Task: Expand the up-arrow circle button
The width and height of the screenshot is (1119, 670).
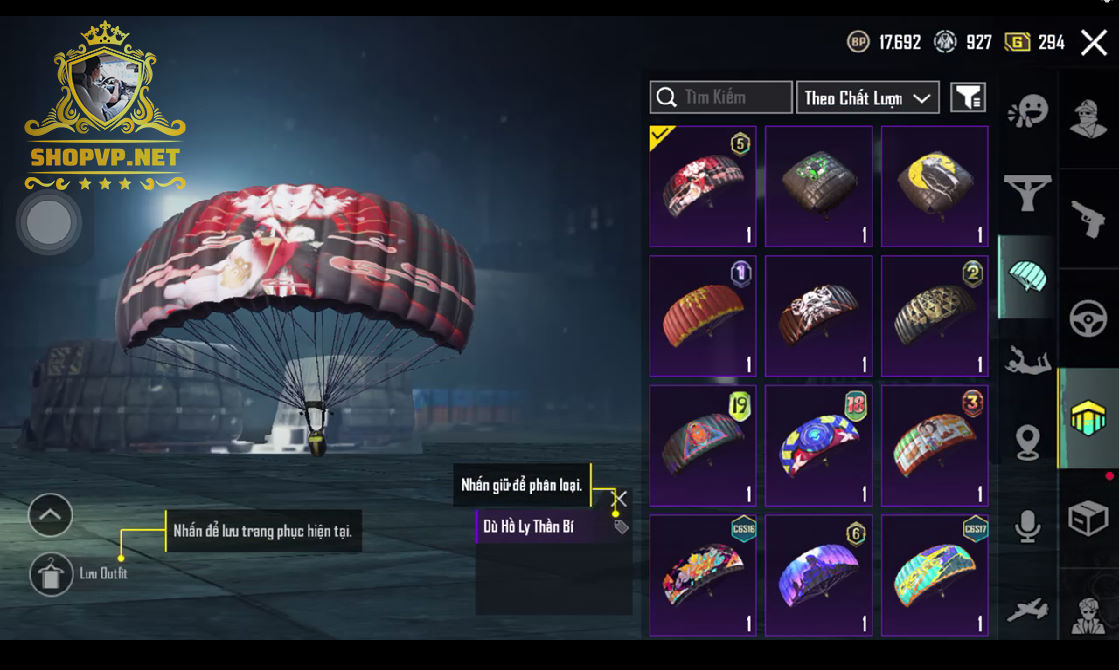Action: pos(50,516)
